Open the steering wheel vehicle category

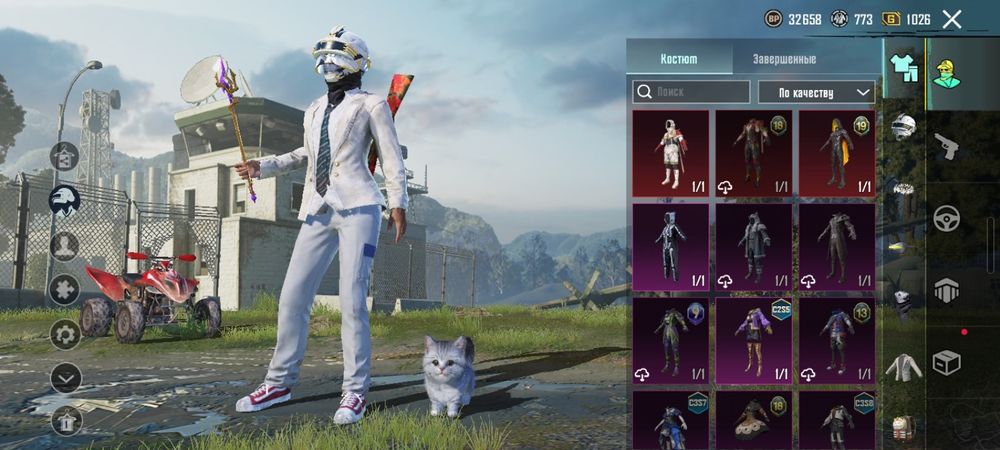coord(947,218)
